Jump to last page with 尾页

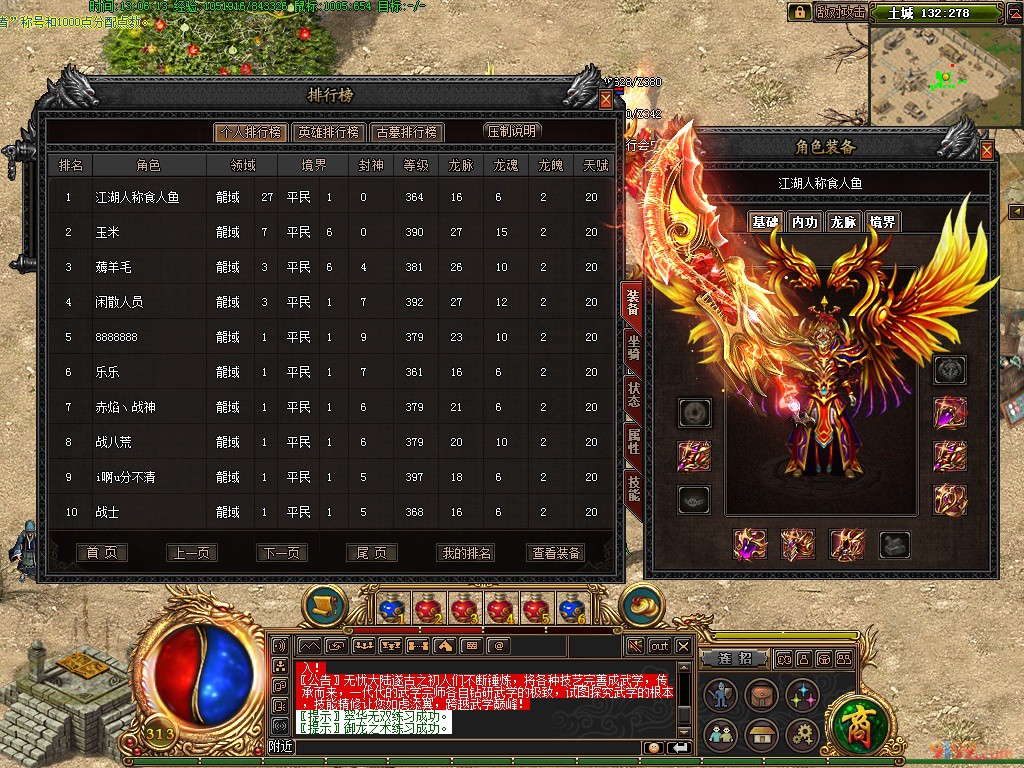tap(371, 553)
